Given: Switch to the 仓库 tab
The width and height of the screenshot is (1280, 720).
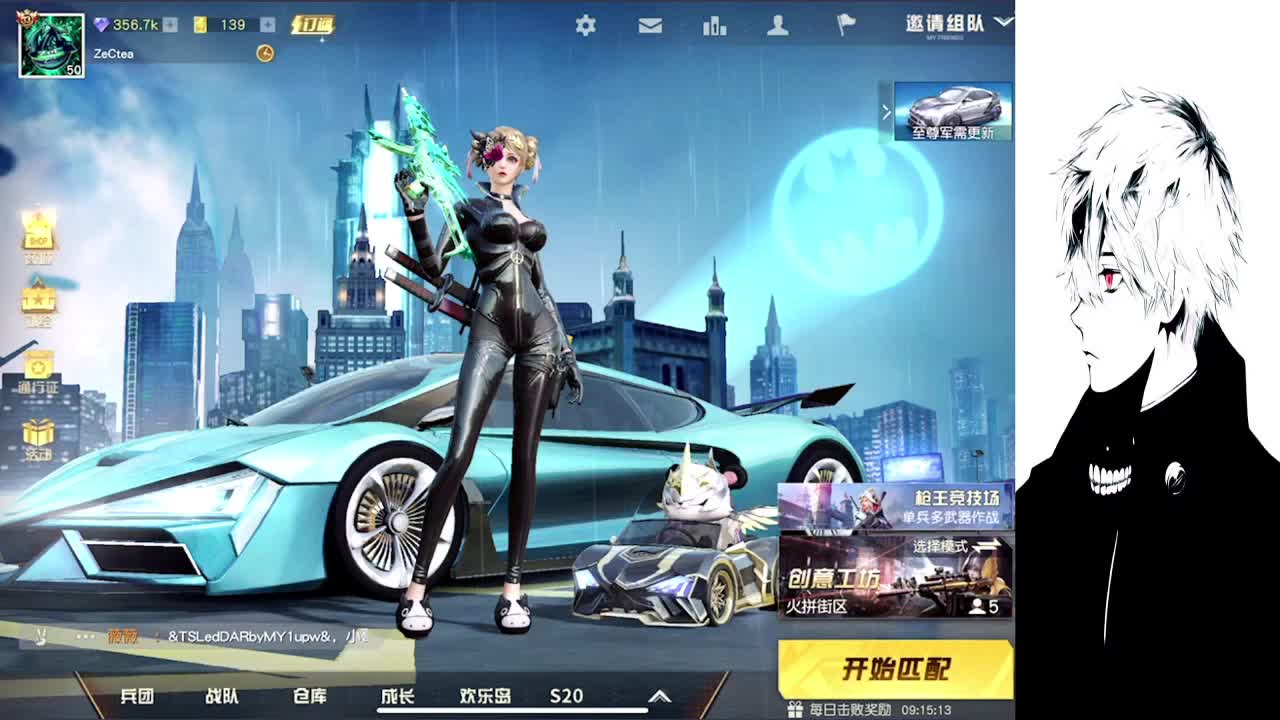Looking at the screenshot, I should (311, 697).
